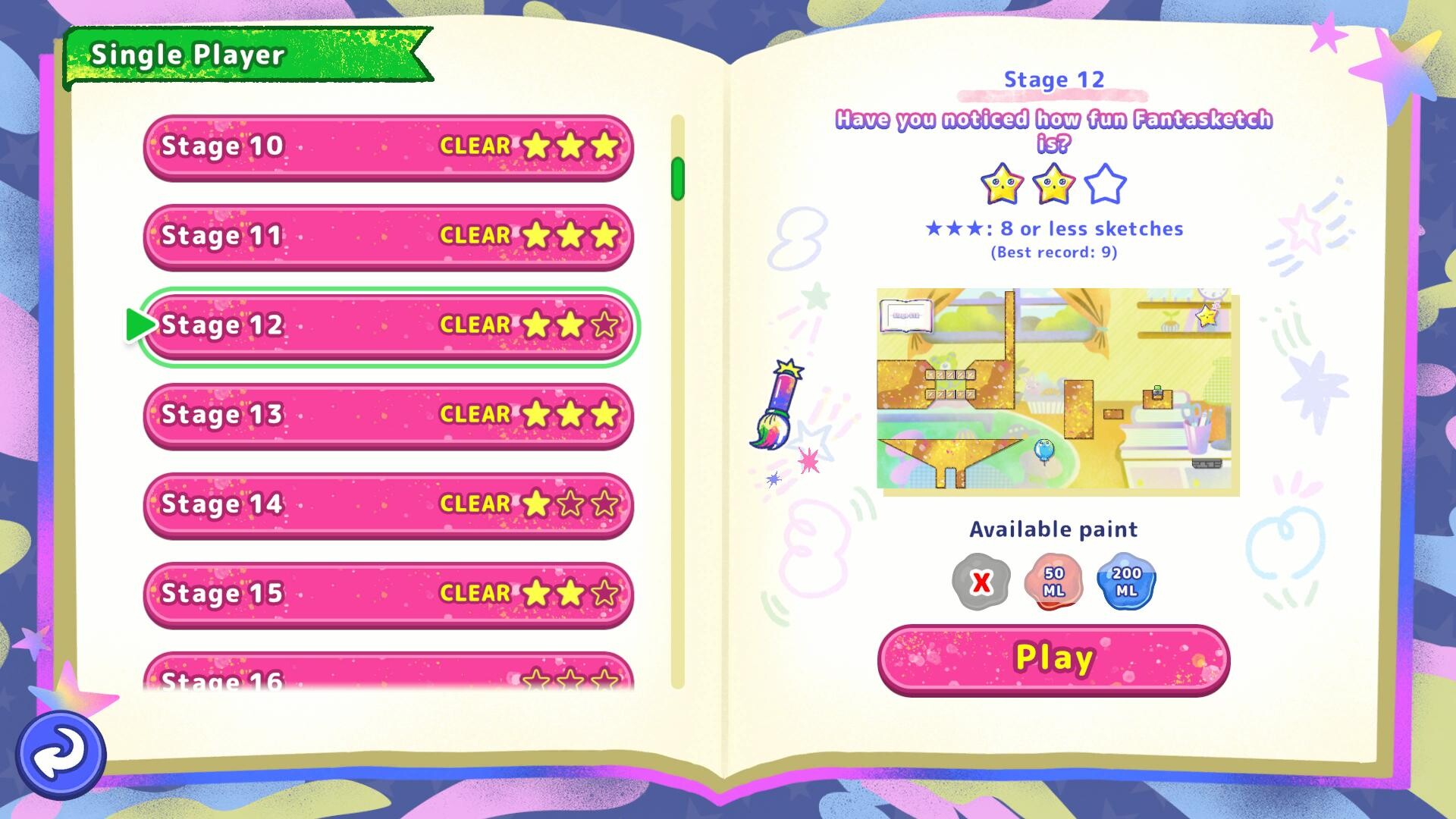Select the 200 ML blue paint
Image resolution: width=1456 pixels, height=819 pixels.
(x=1125, y=581)
